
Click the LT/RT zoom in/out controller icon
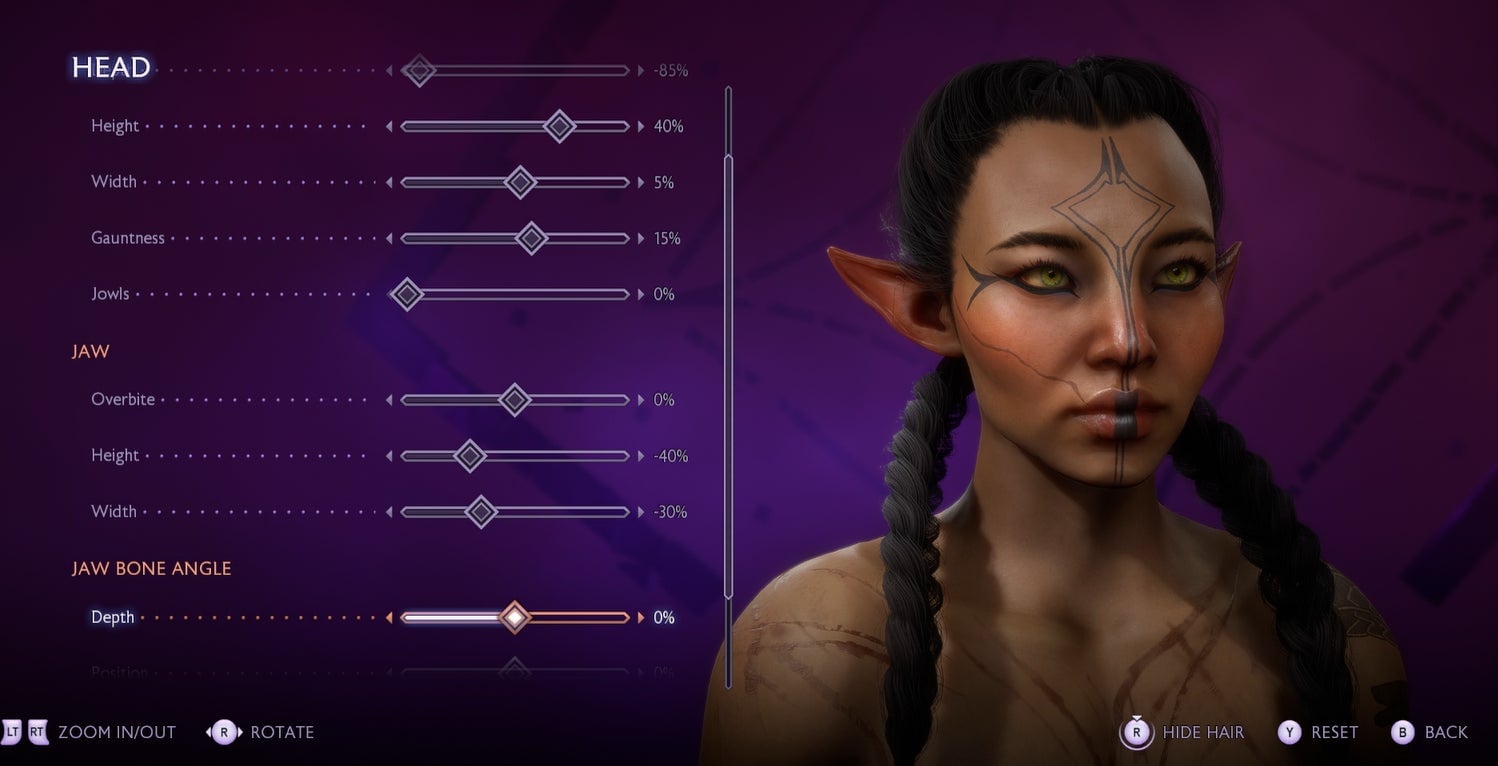click(x=27, y=732)
